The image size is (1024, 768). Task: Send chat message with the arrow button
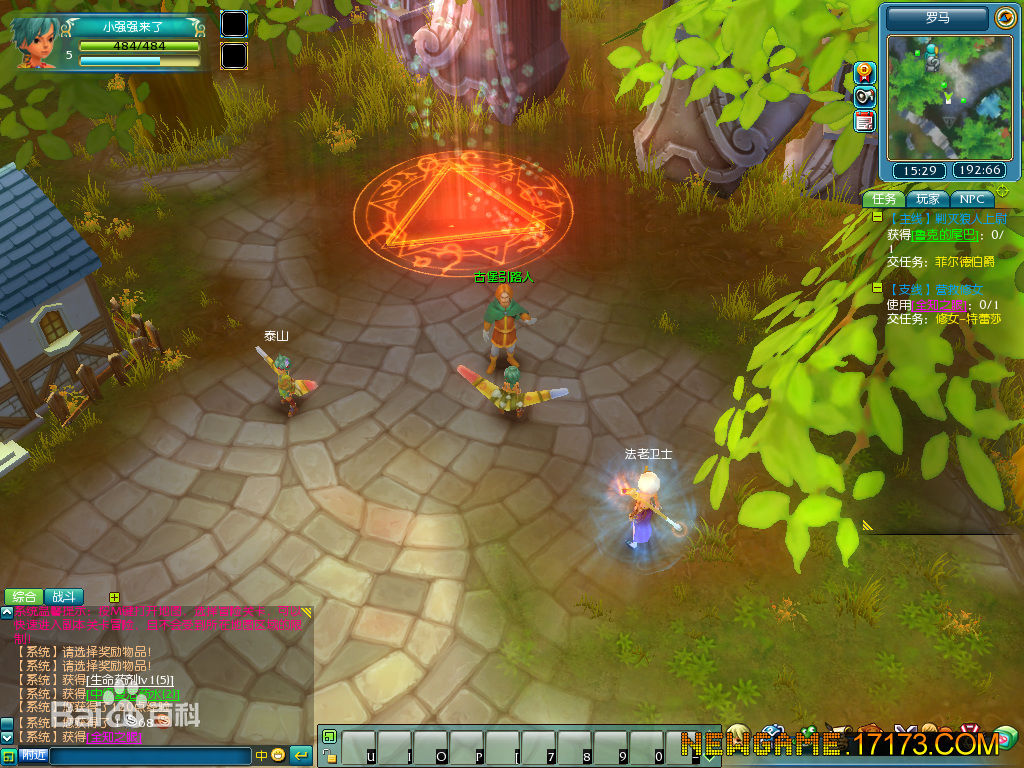coord(300,755)
